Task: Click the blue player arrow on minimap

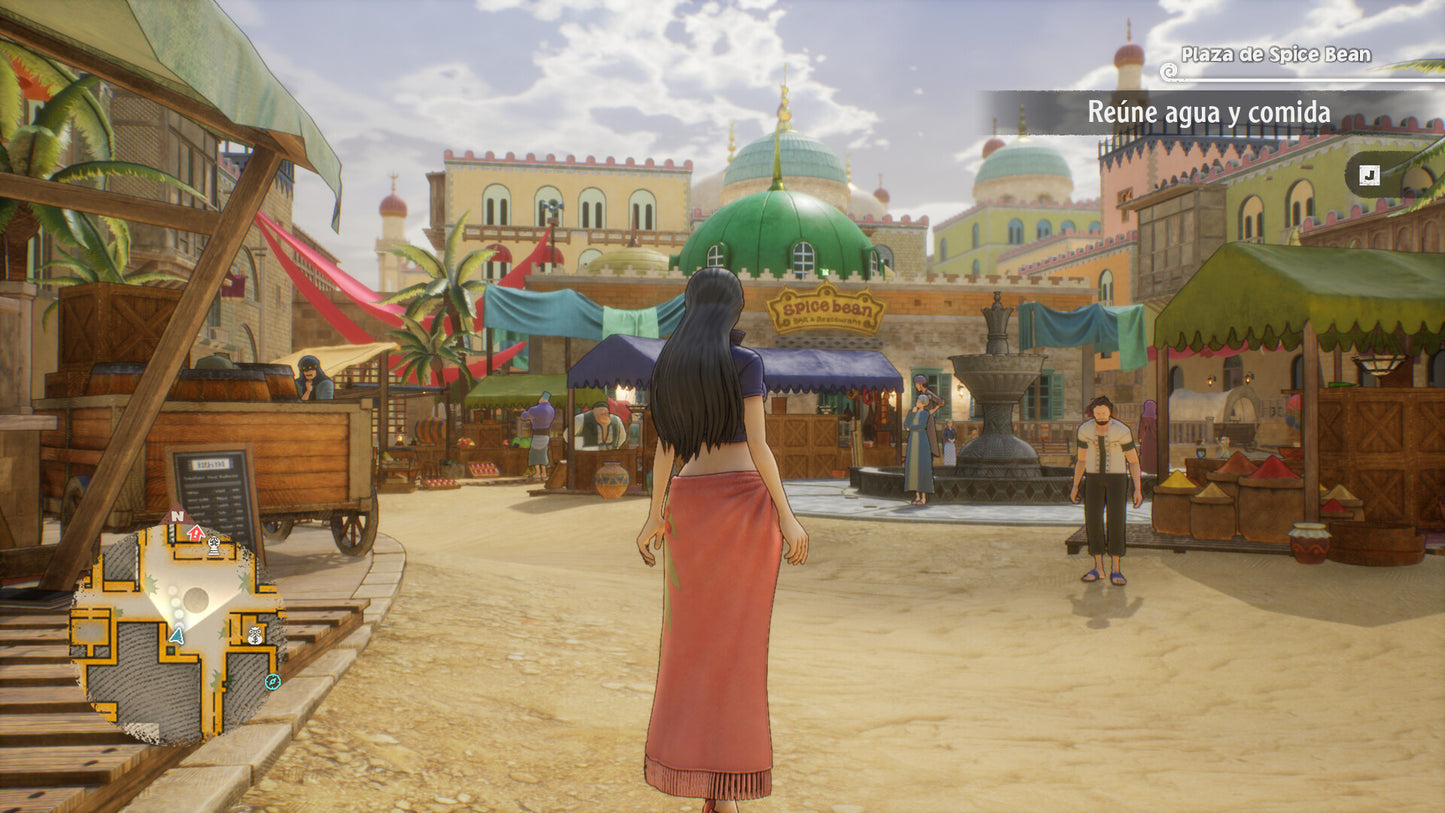Action: point(177,634)
